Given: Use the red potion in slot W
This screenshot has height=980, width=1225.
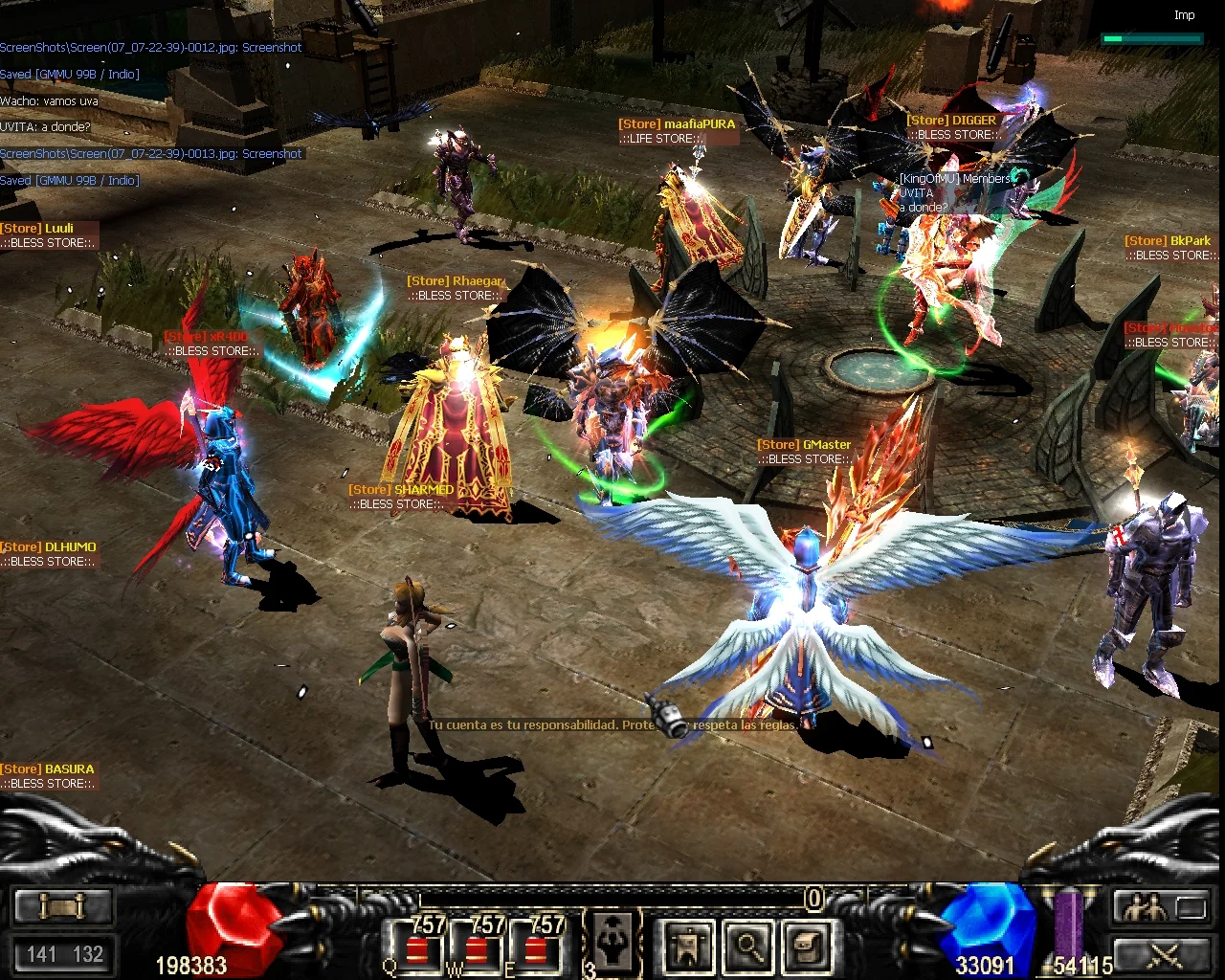Looking at the screenshot, I should pos(476,947).
